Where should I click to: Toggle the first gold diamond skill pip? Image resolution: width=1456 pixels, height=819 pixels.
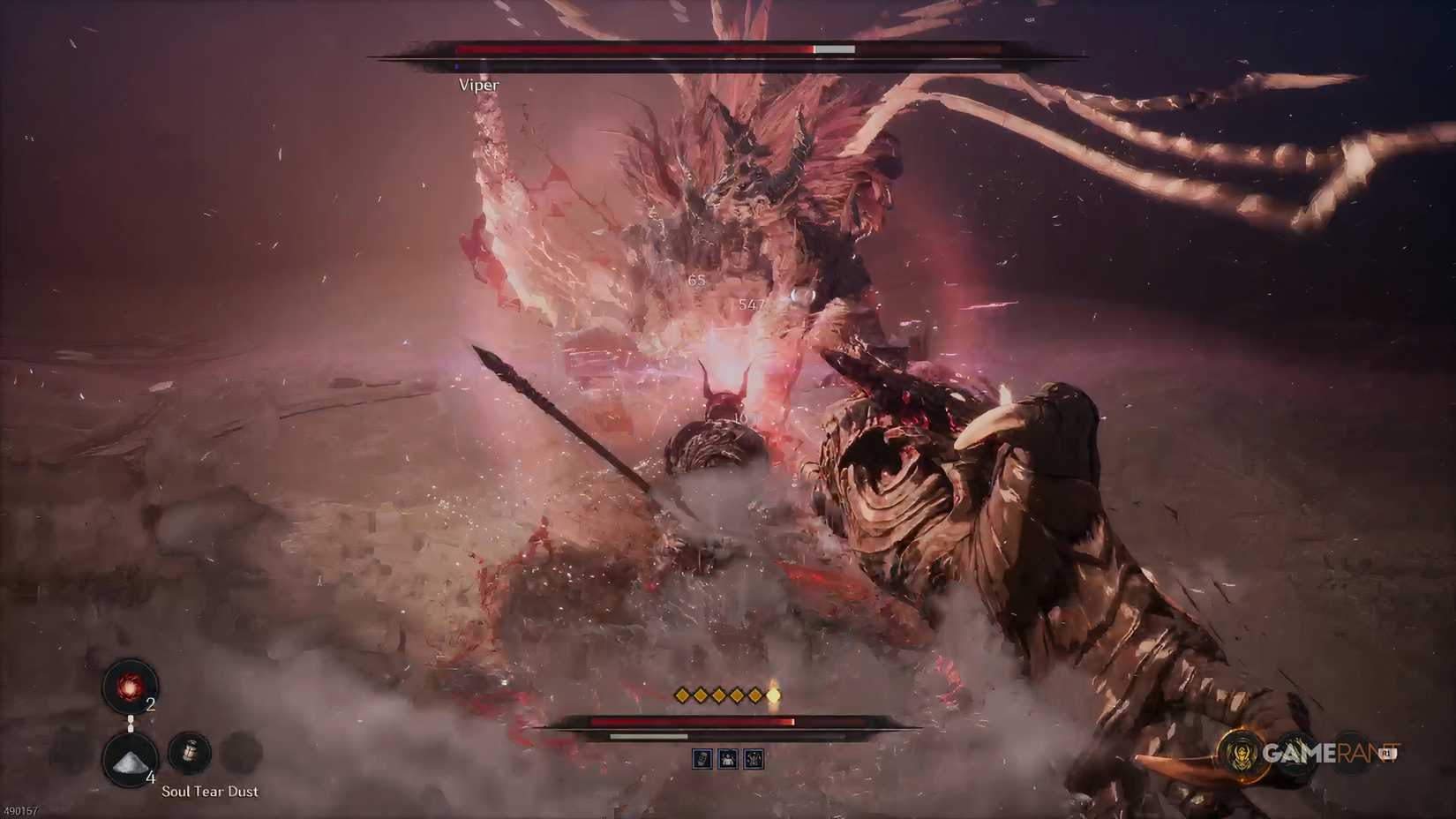[x=682, y=695]
